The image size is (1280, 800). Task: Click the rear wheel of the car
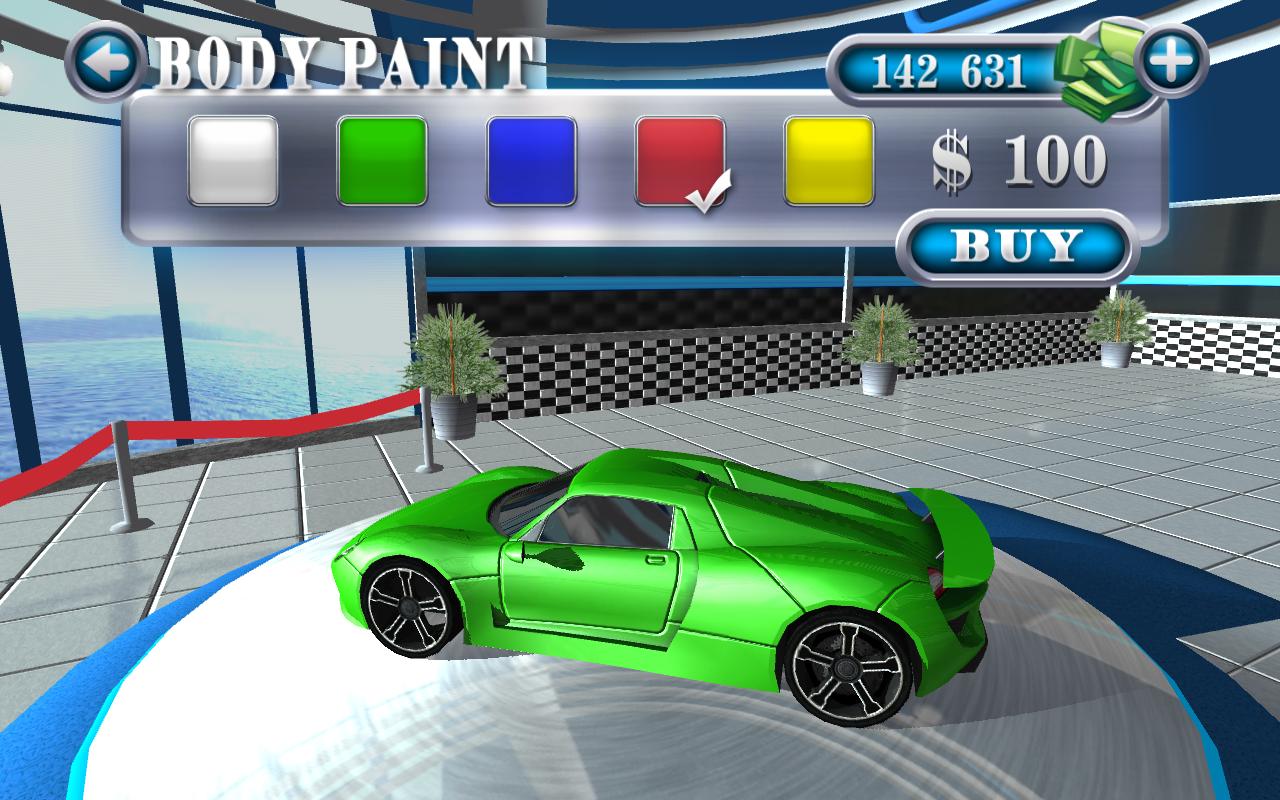[x=845, y=670]
